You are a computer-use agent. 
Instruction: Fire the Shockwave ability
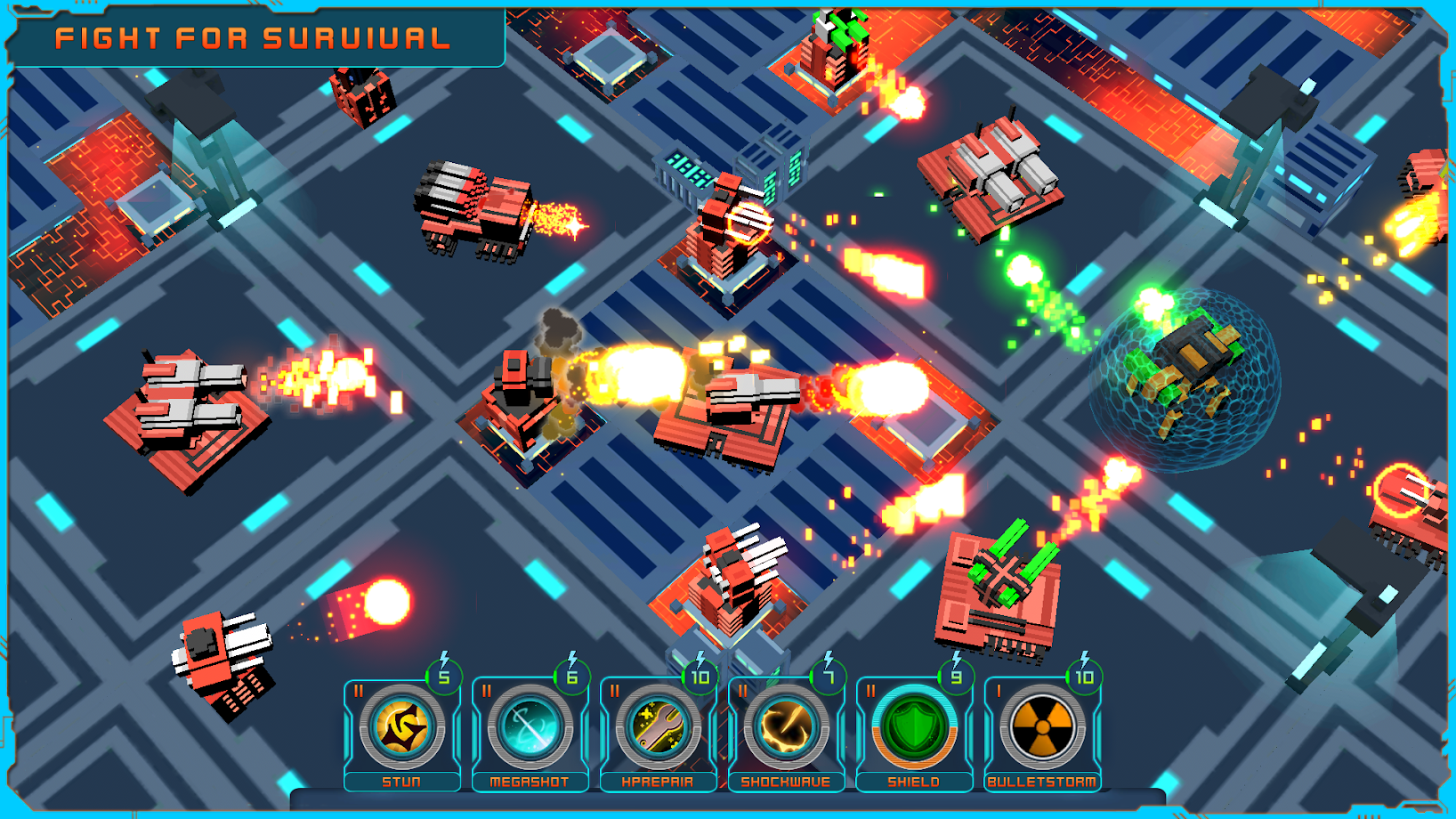786,728
